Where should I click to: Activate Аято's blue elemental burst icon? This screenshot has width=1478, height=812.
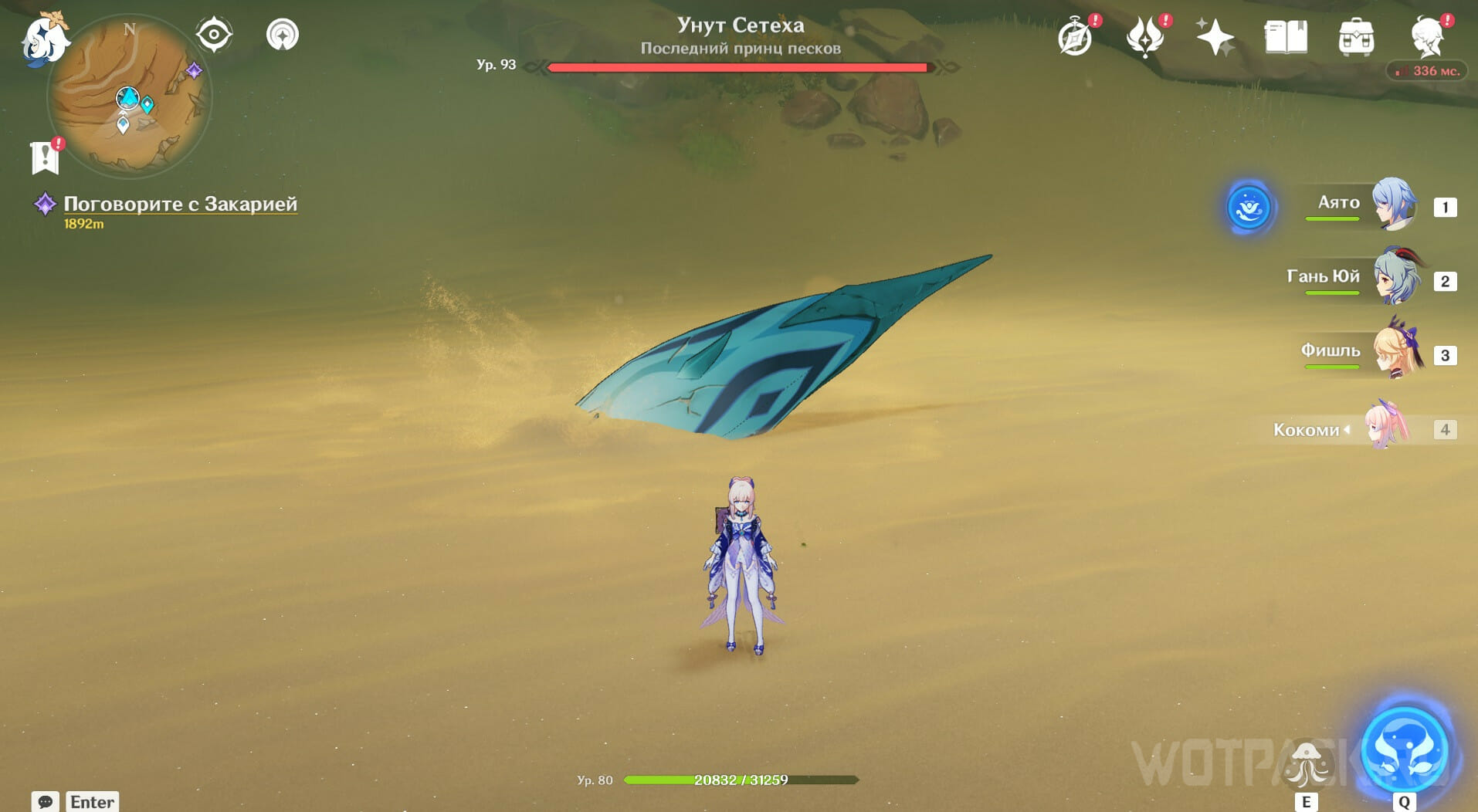pos(1248,208)
